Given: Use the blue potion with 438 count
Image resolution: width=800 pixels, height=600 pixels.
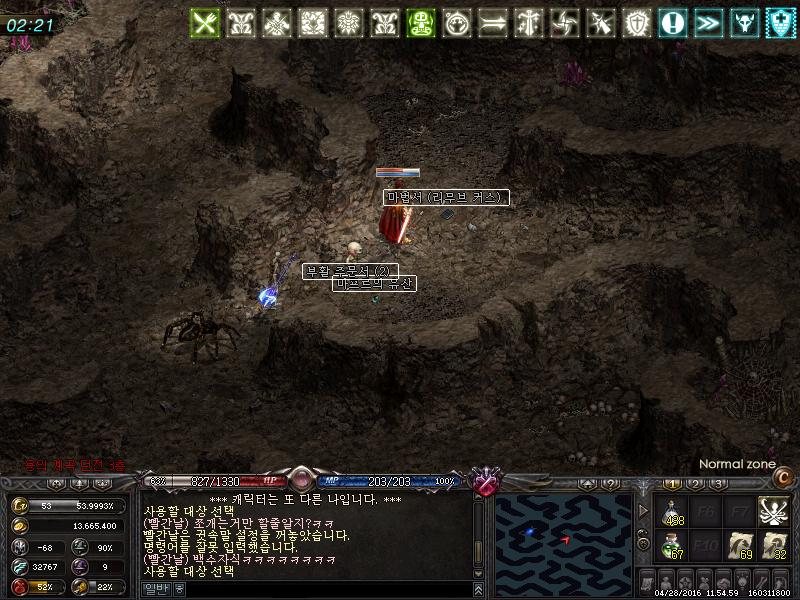Looking at the screenshot, I should point(674,512).
